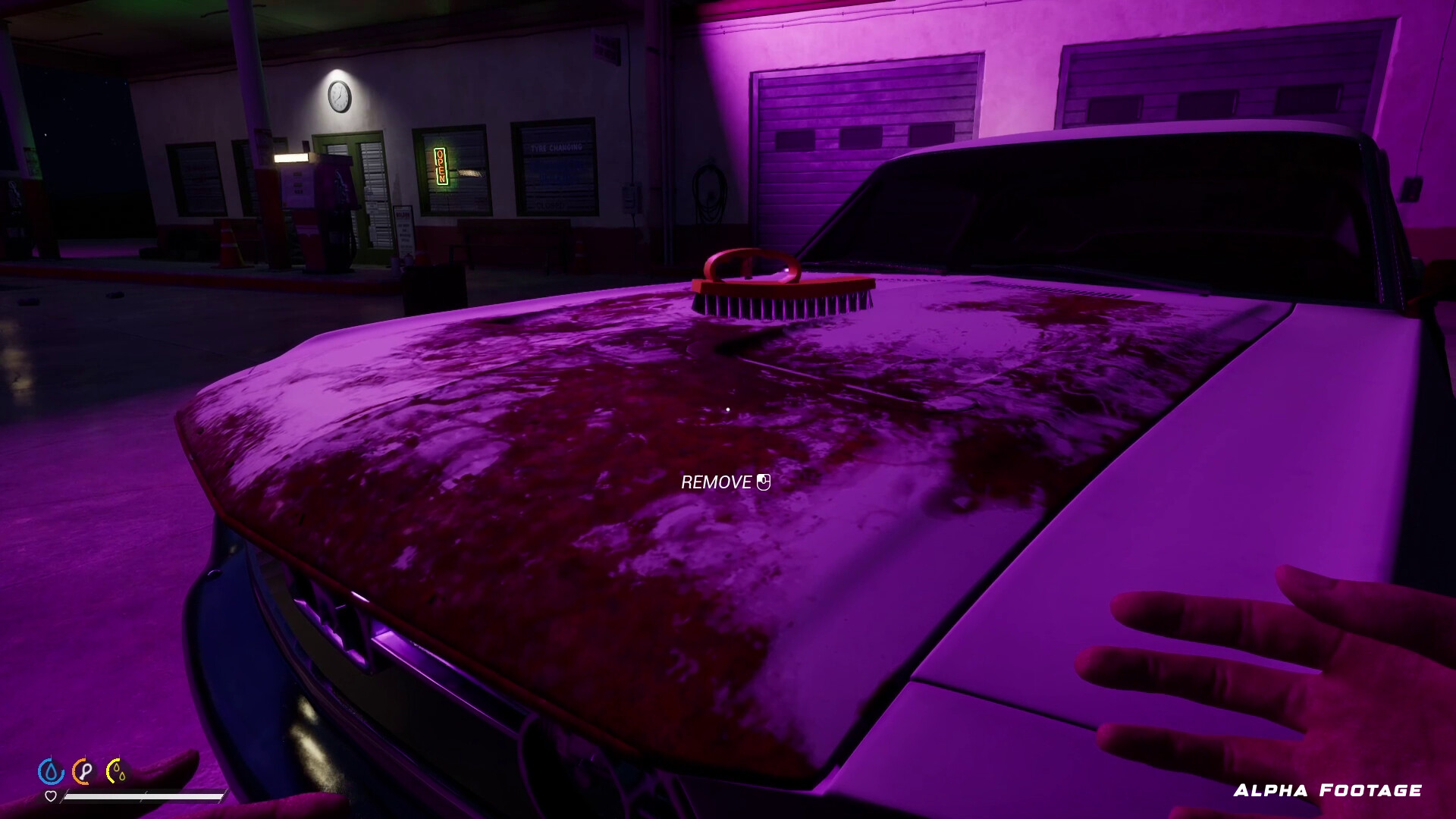This screenshot has height=819, width=1456.
Task: Select the yellow droplets dirtiness icon
Action: pos(115,770)
